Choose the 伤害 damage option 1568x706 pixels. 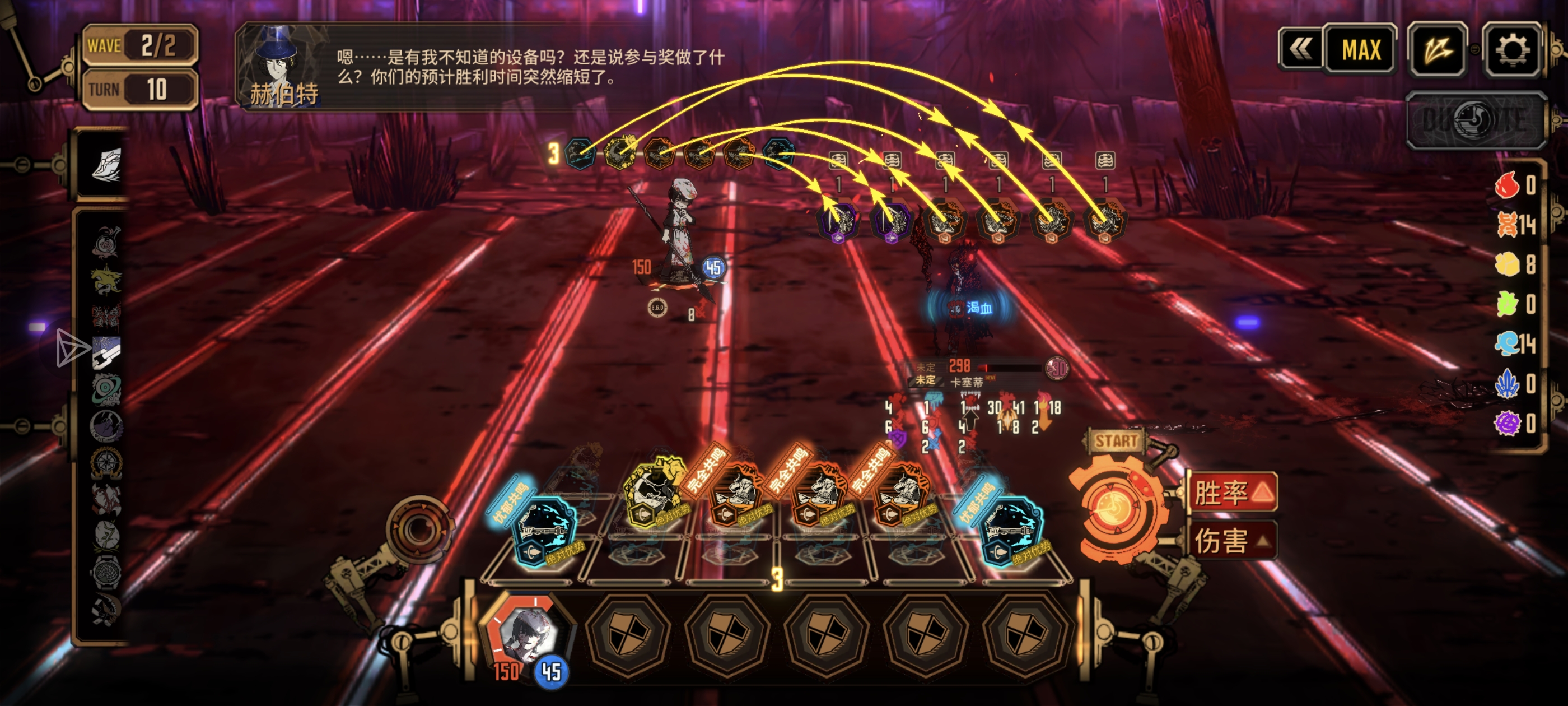tap(1233, 540)
